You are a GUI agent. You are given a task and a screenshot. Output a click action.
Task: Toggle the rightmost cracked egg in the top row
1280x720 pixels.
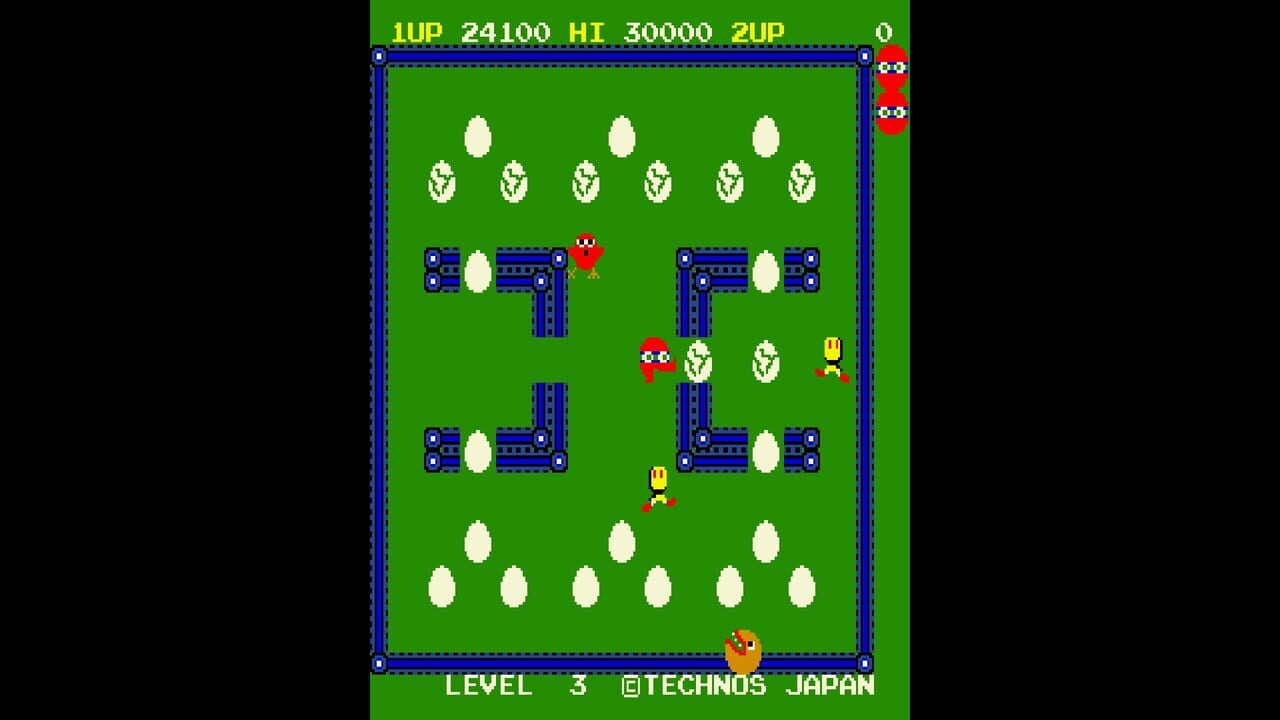click(x=801, y=182)
